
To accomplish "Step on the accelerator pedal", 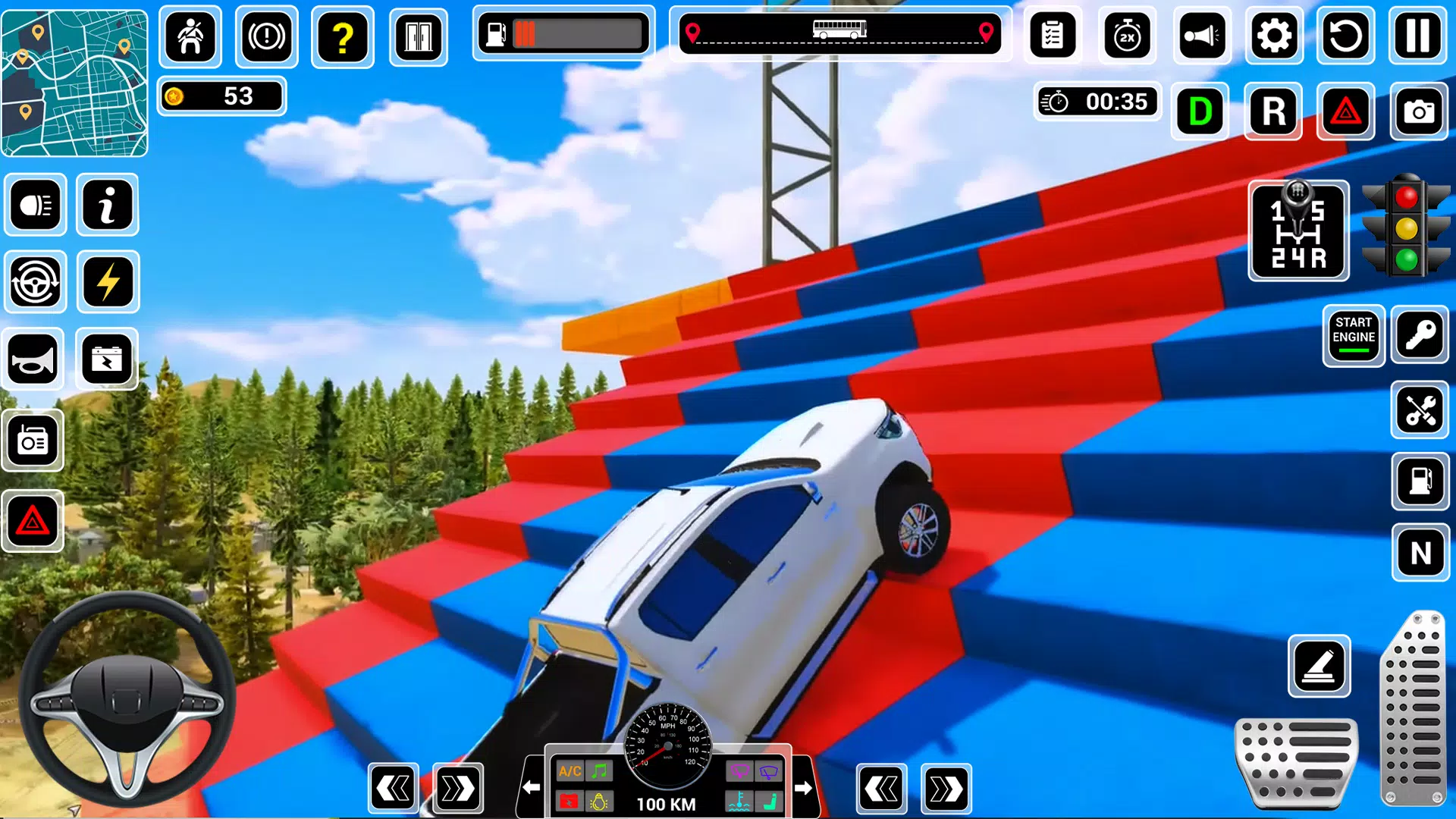I will pyautogui.click(x=1414, y=709).
